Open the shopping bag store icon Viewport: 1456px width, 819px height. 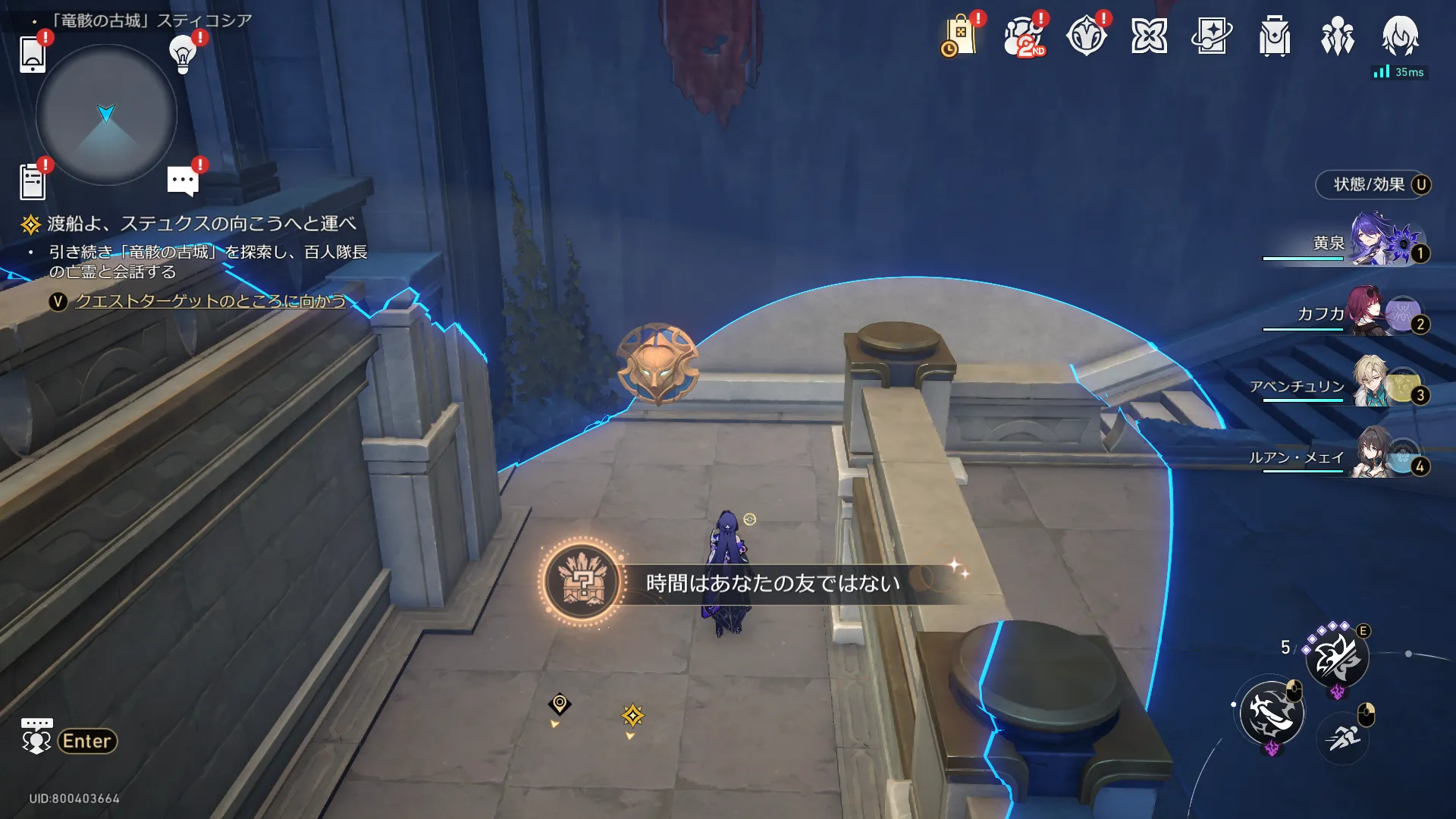pyautogui.click(x=960, y=36)
